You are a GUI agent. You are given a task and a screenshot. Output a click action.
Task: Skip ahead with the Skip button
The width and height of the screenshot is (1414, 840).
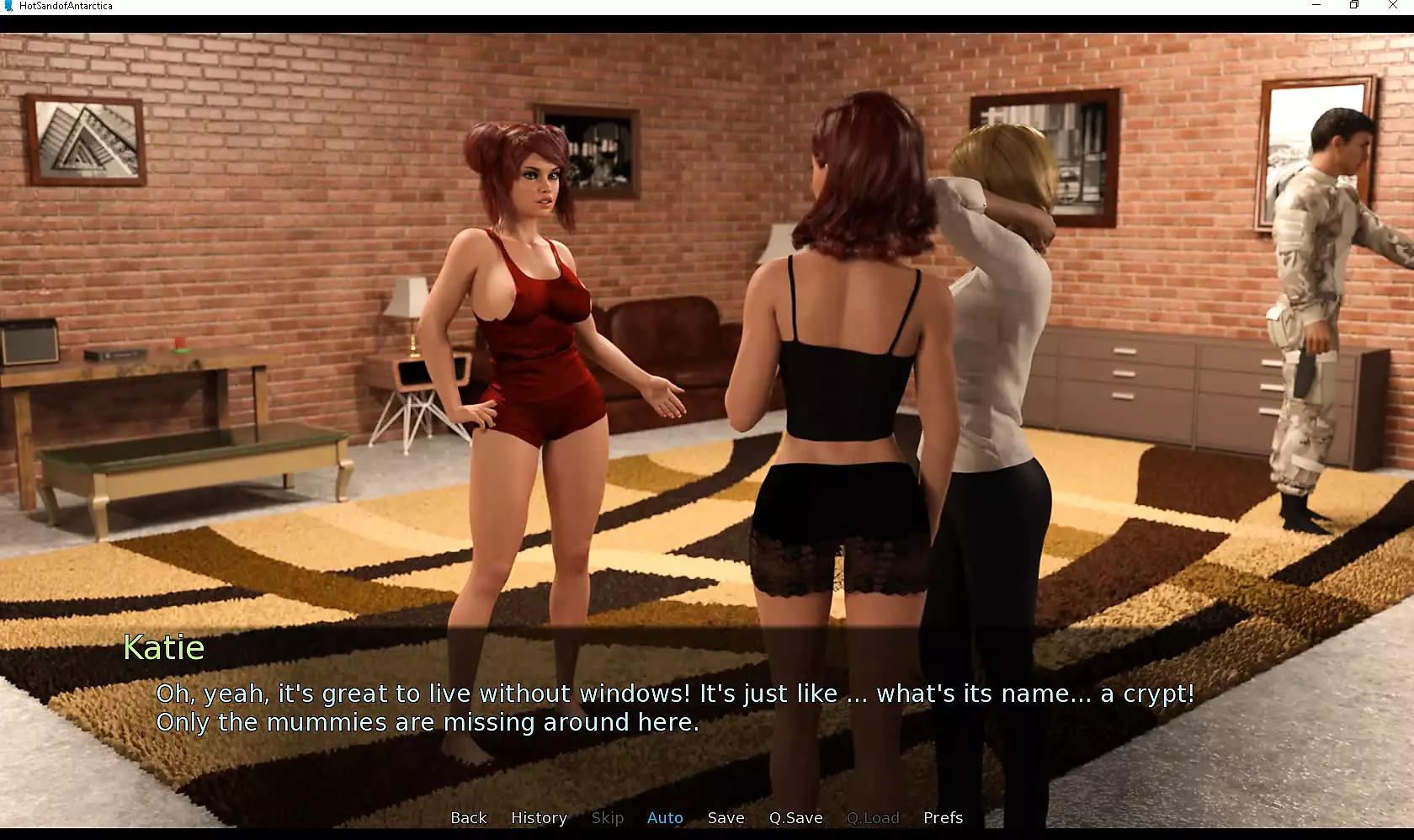tap(607, 817)
